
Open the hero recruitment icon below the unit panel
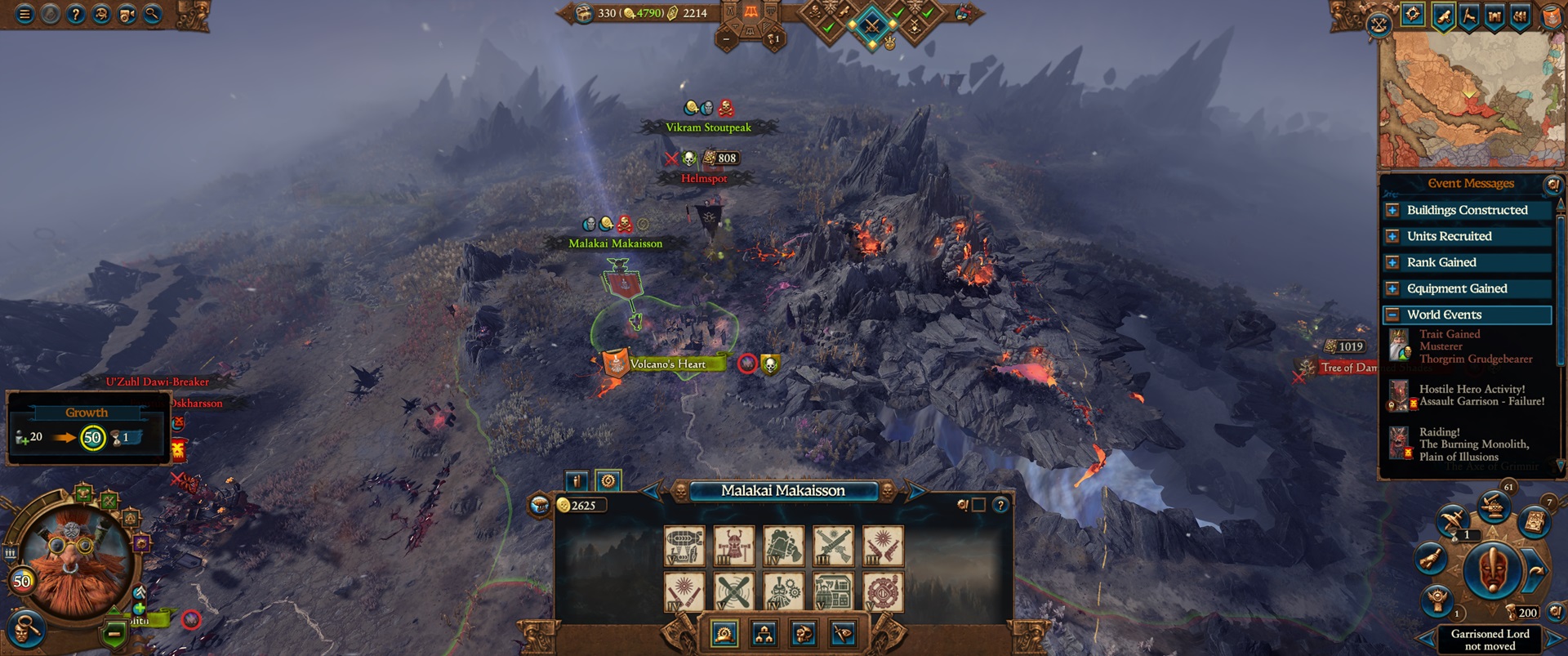coord(804,636)
